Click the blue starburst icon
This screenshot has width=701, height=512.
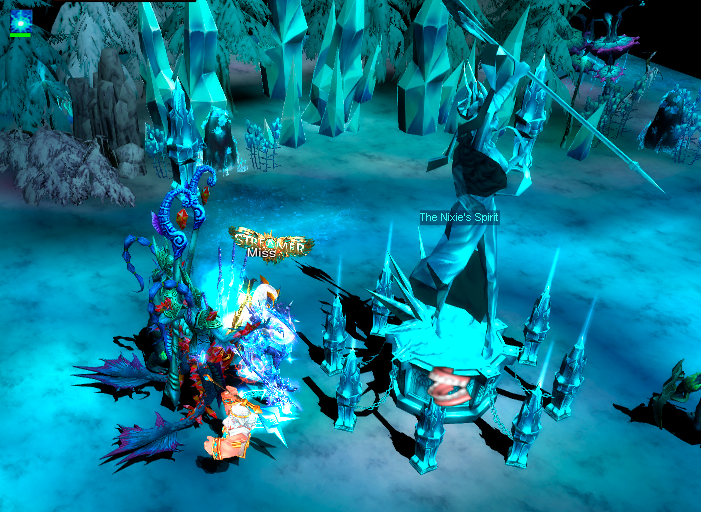pos(21,20)
